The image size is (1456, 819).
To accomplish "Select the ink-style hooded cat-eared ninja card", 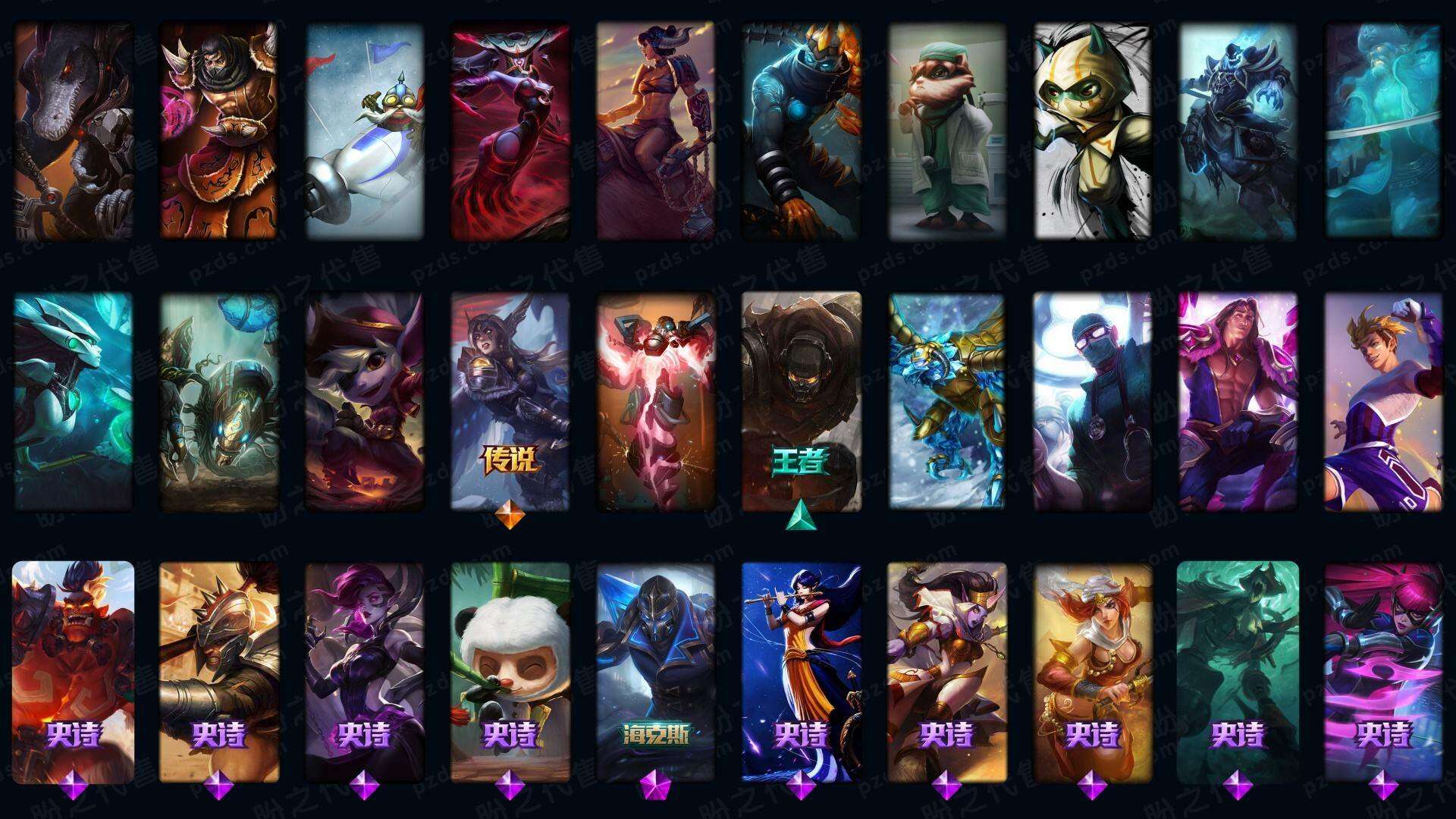I will 1093,133.
